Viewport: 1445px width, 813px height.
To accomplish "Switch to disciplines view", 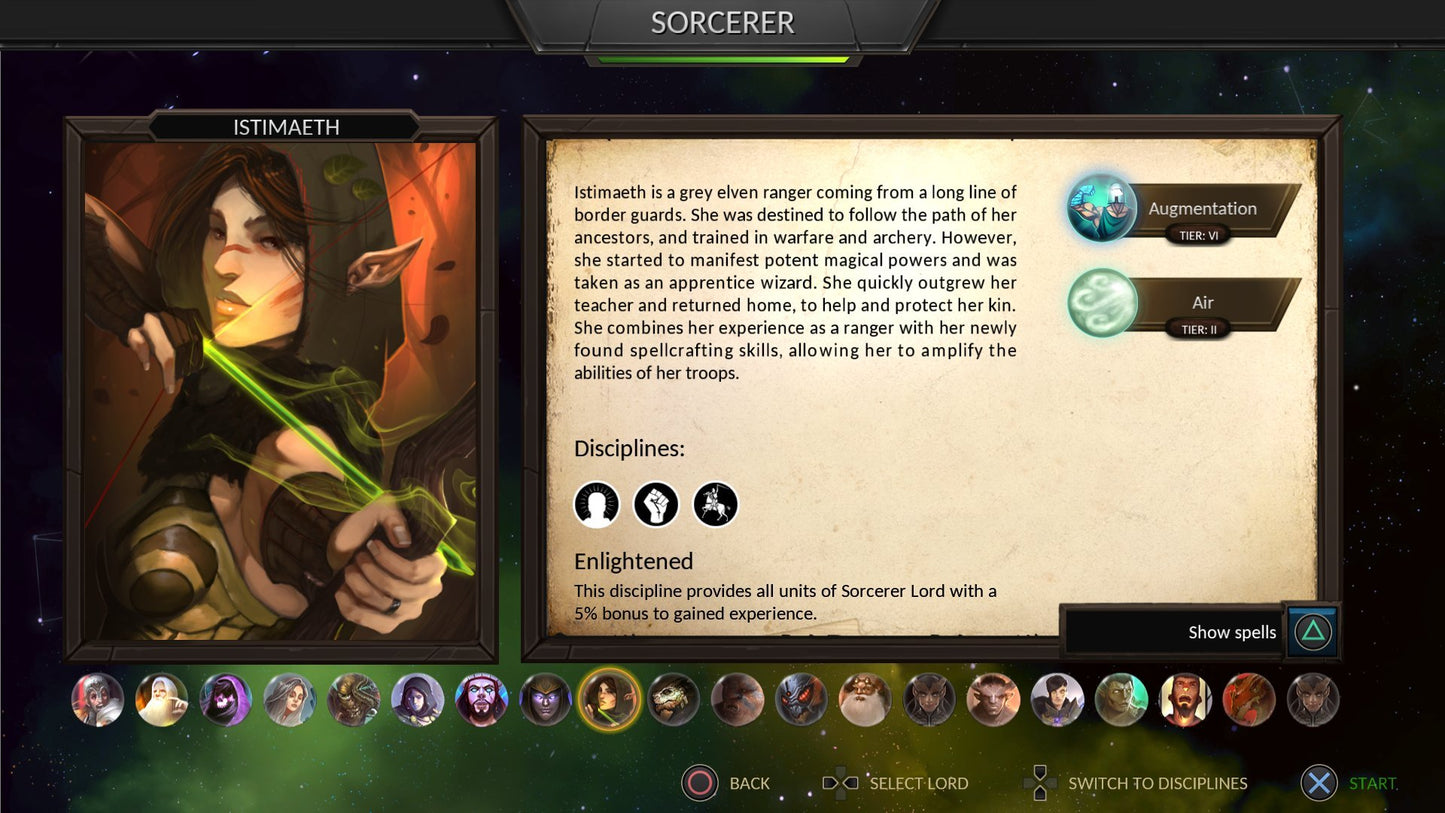I will tap(1040, 783).
